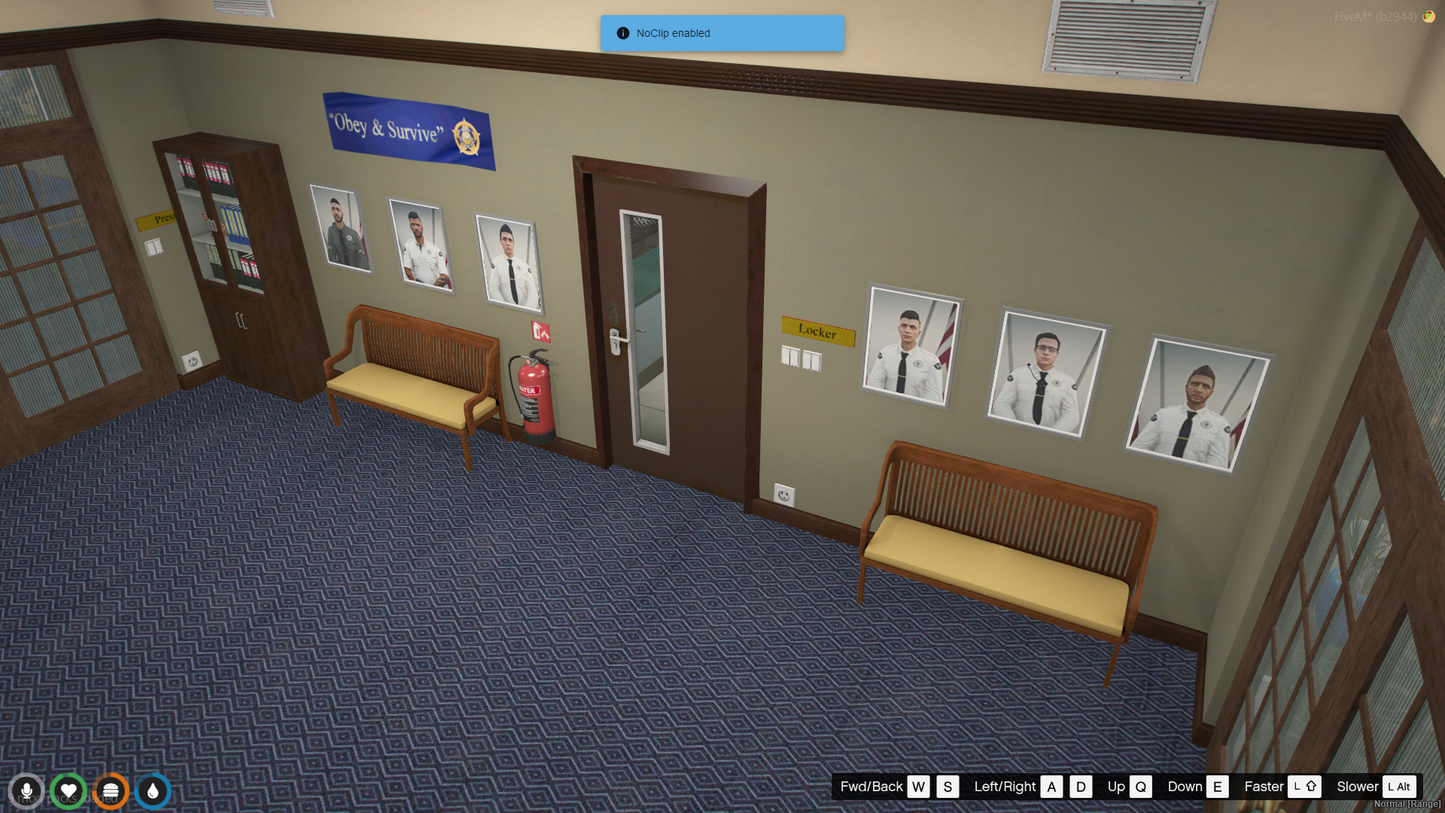1445x813 pixels.
Task: Select the green heart health icon
Action: click(69, 791)
